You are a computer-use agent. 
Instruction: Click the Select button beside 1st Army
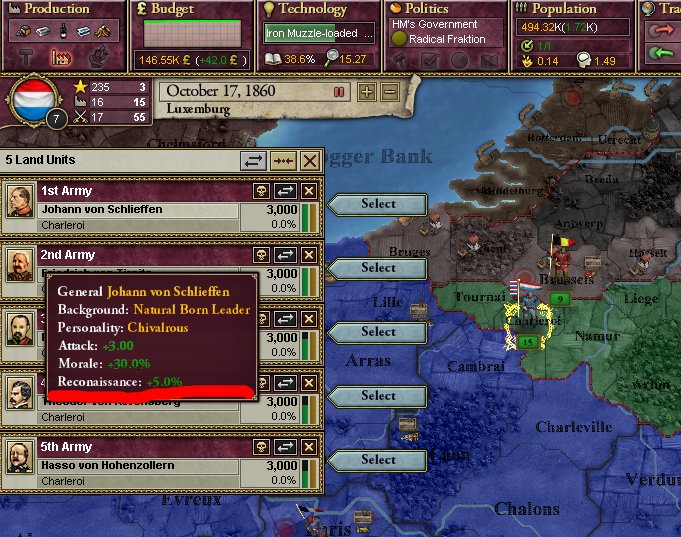point(378,204)
